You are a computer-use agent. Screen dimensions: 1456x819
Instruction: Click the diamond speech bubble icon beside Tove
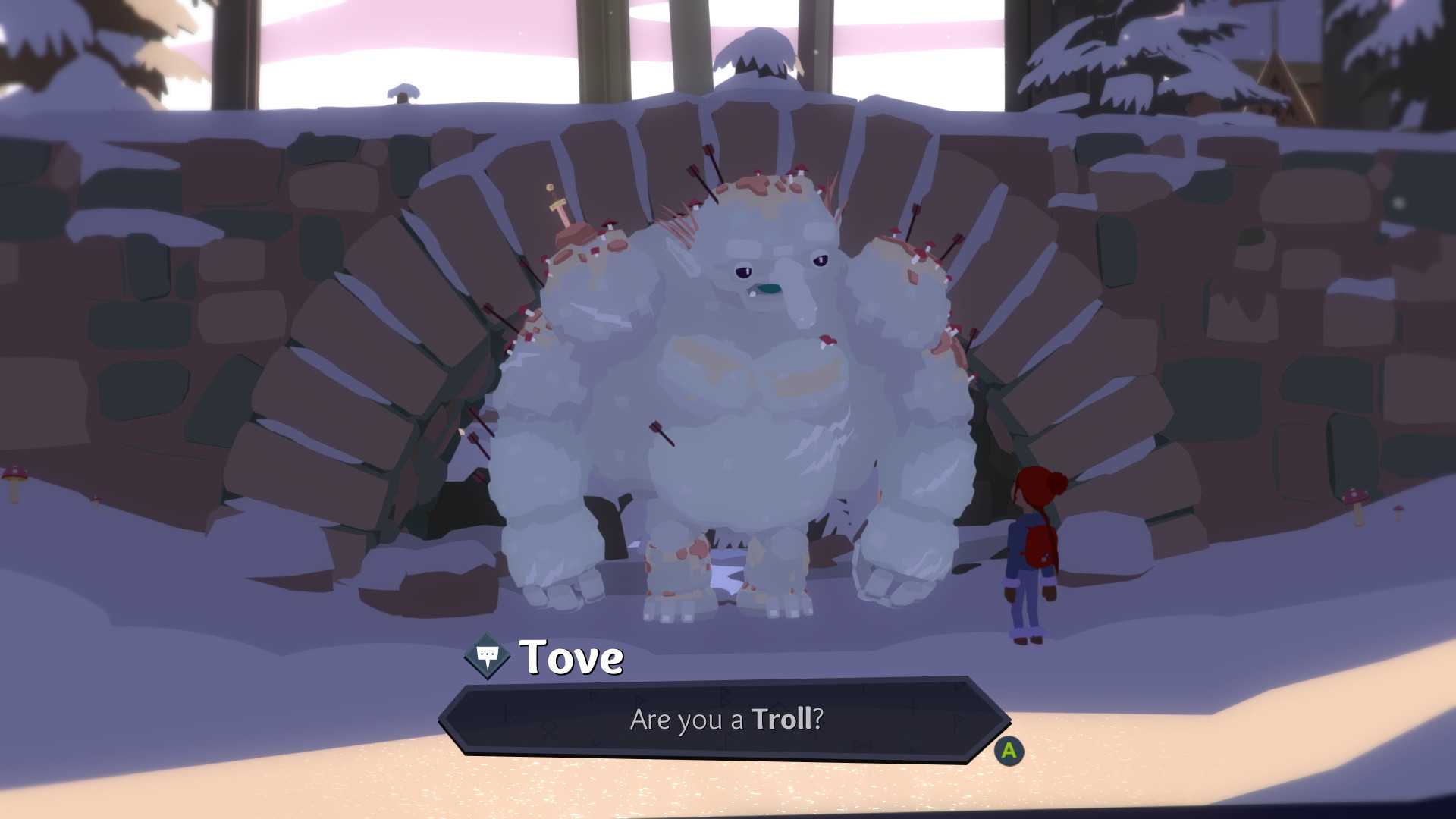[x=488, y=656]
